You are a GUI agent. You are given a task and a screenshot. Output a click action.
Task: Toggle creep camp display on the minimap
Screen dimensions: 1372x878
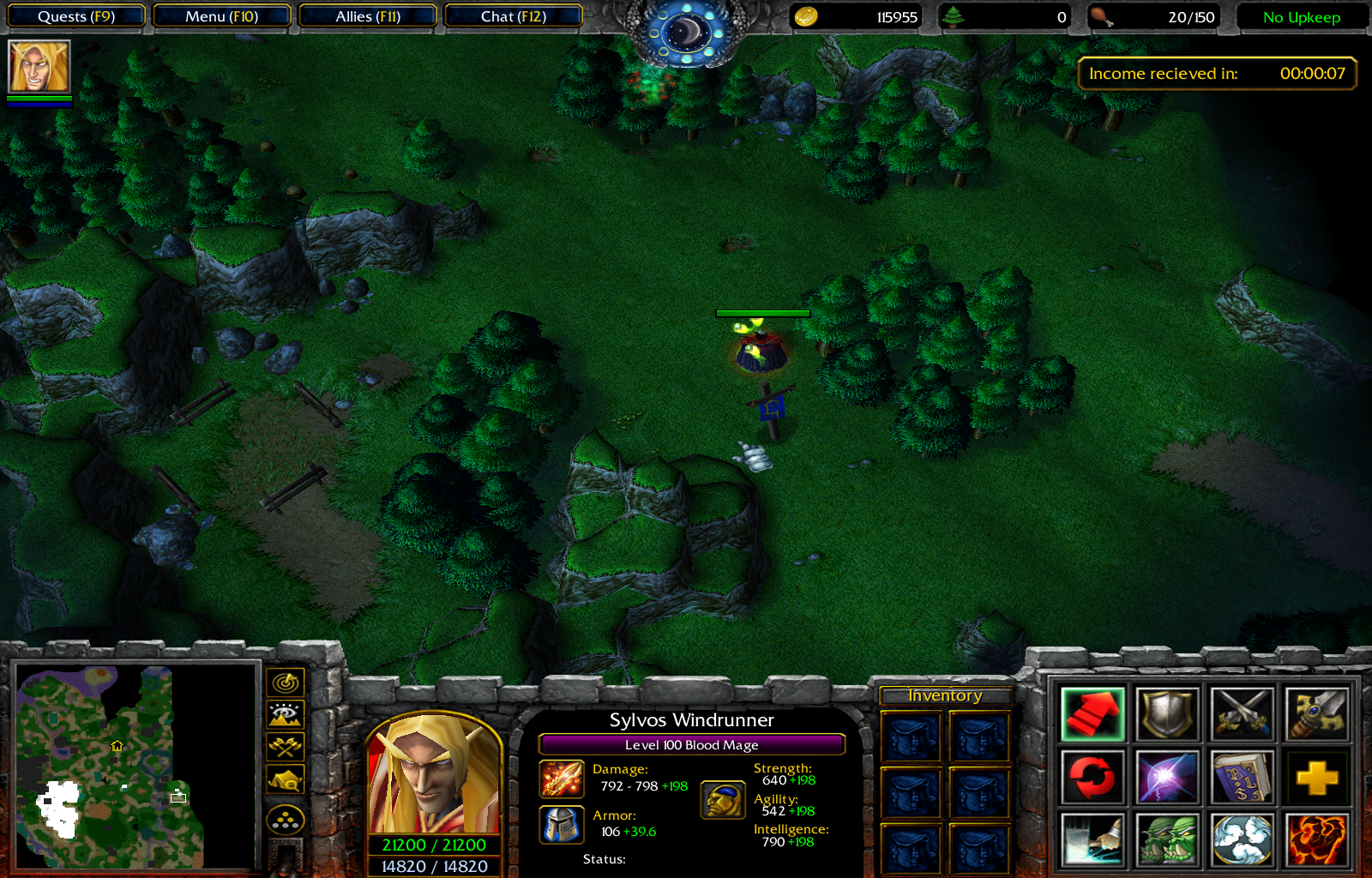286,779
